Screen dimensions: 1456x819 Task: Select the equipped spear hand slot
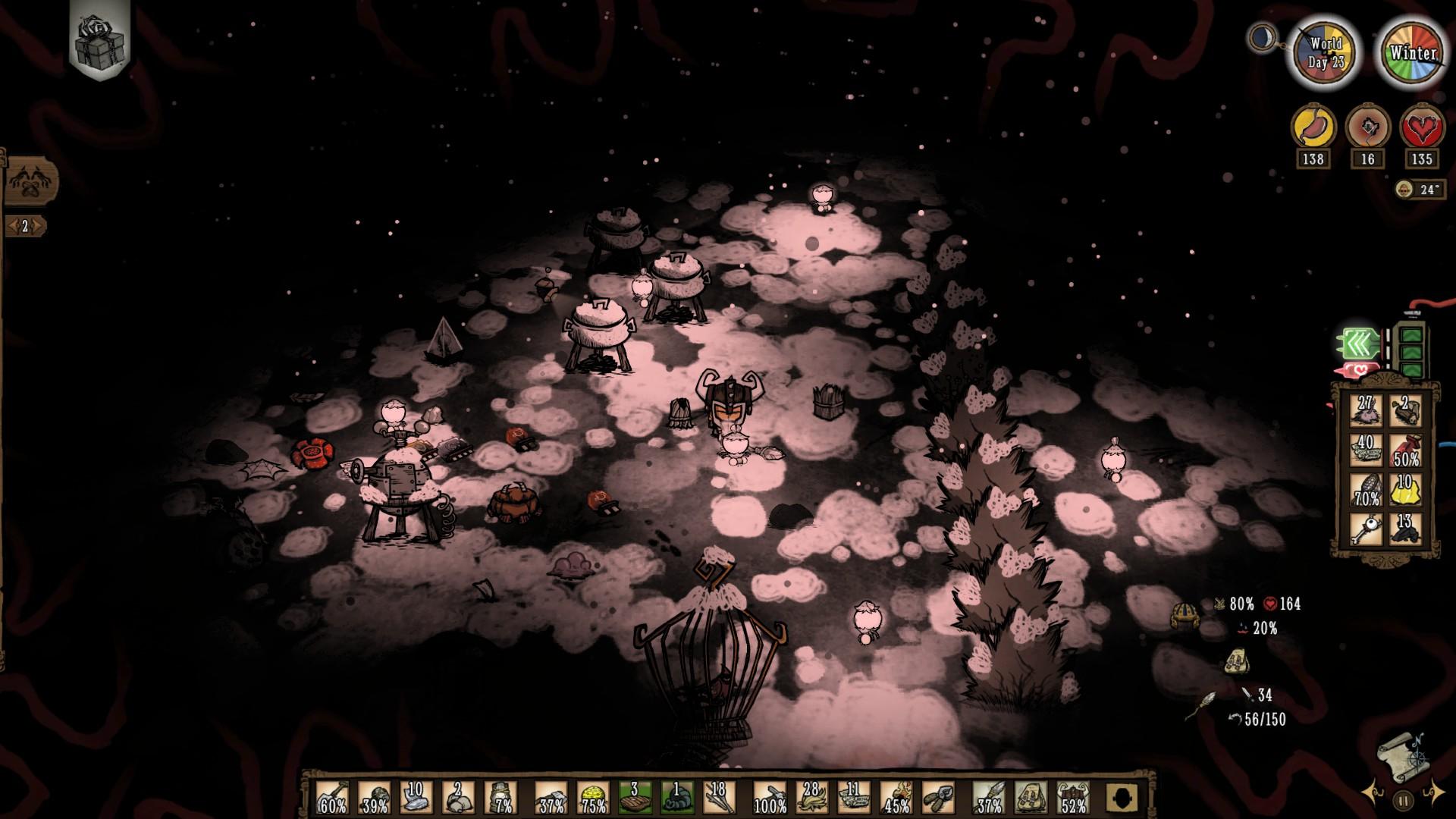coord(989,798)
